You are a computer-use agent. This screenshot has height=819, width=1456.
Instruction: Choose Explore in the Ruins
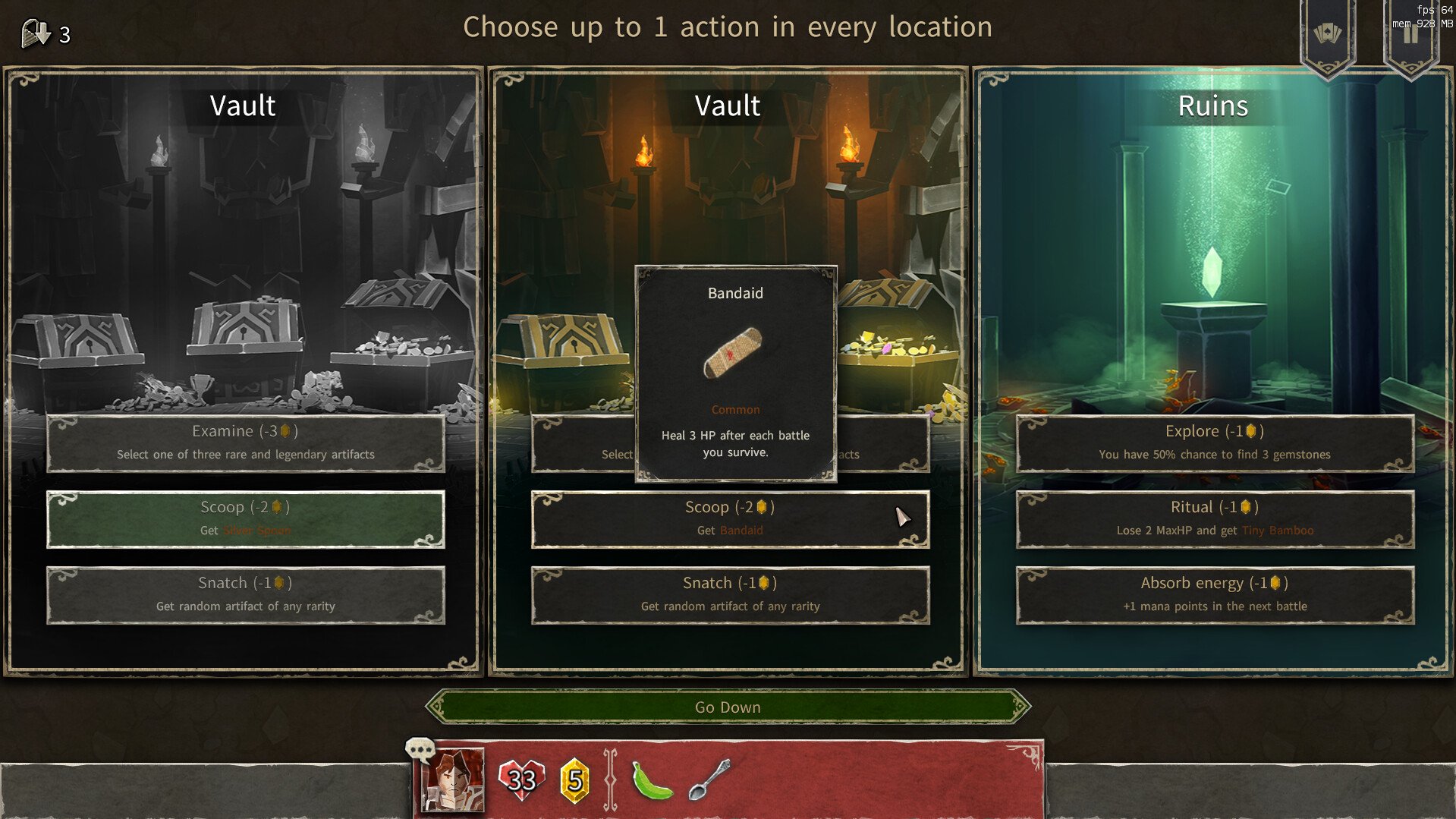[1215, 443]
